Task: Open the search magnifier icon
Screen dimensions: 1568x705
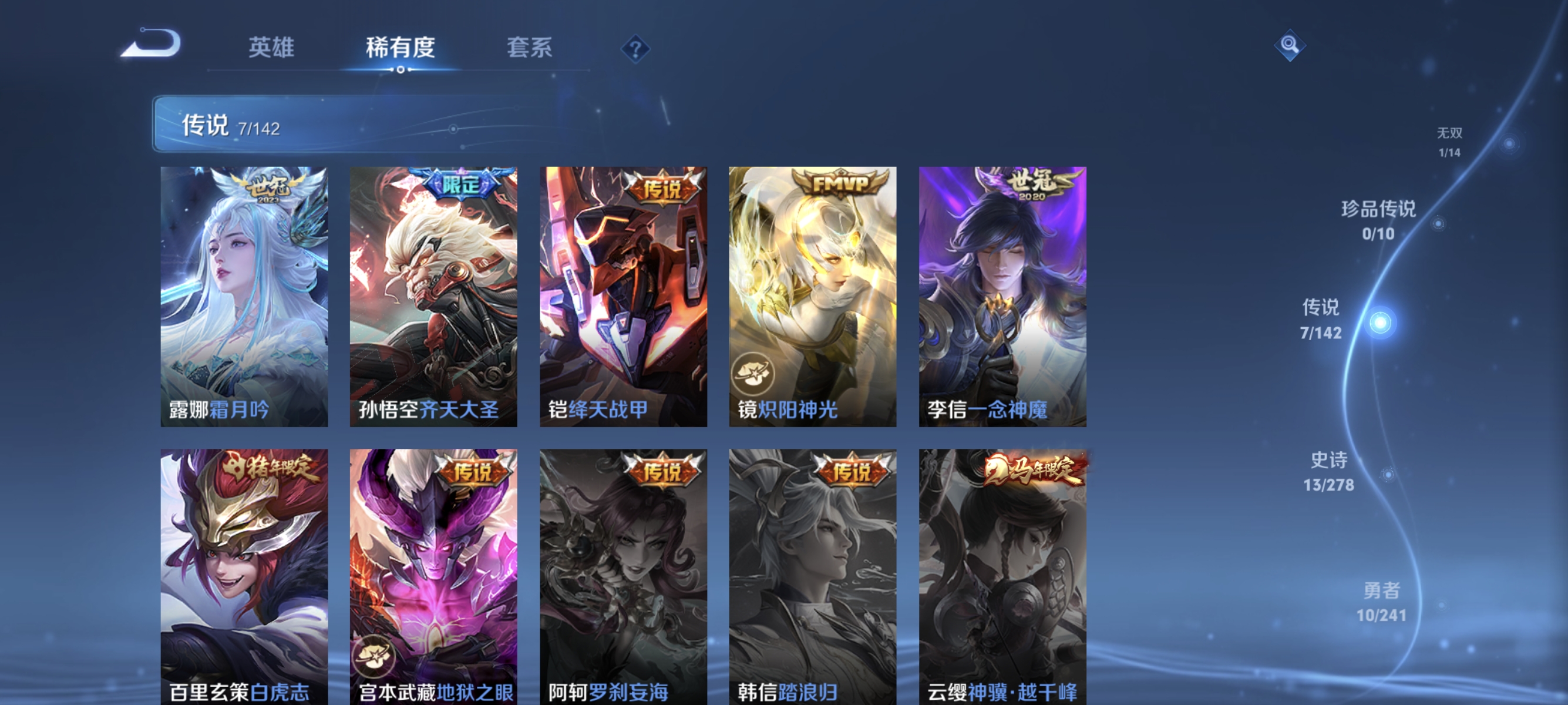Action: pyautogui.click(x=1290, y=46)
